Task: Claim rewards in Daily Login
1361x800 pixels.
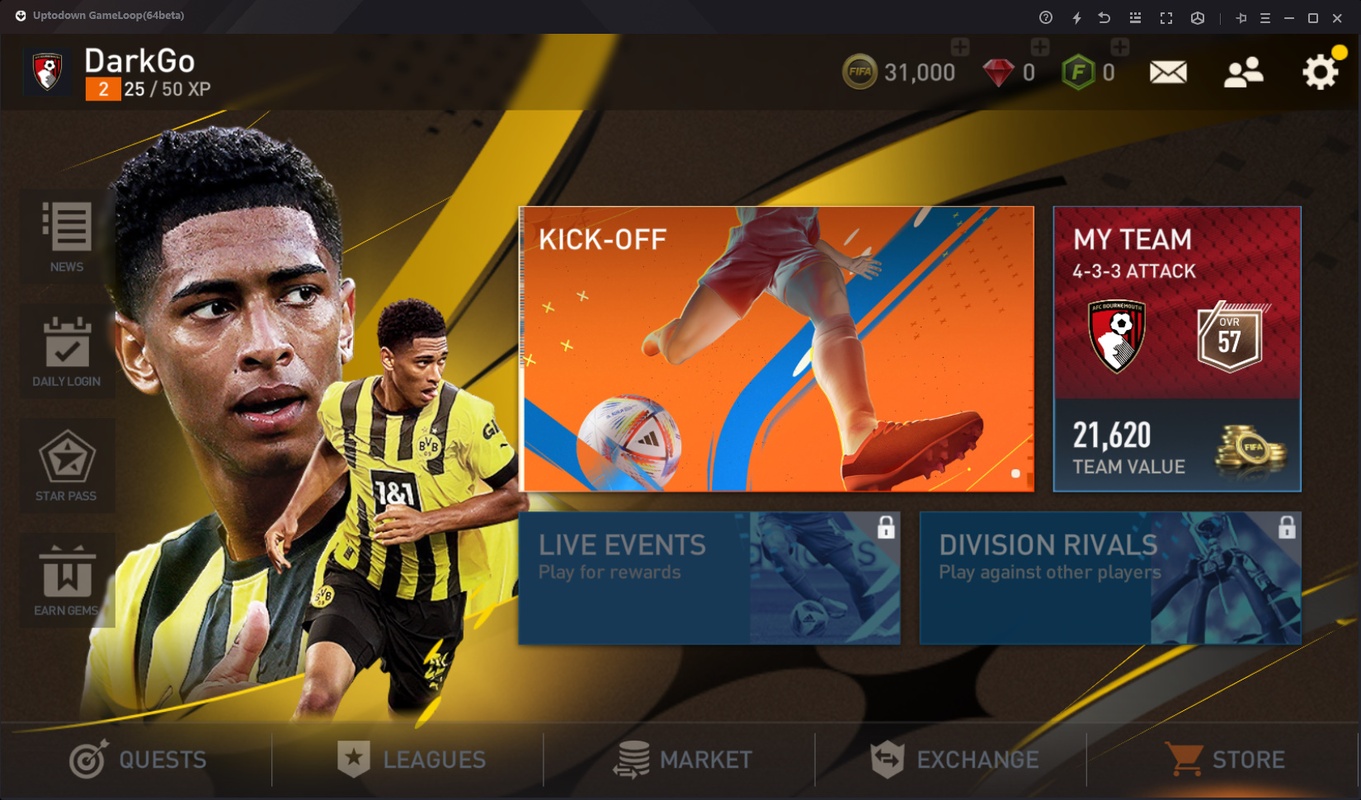Action: (x=67, y=352)
